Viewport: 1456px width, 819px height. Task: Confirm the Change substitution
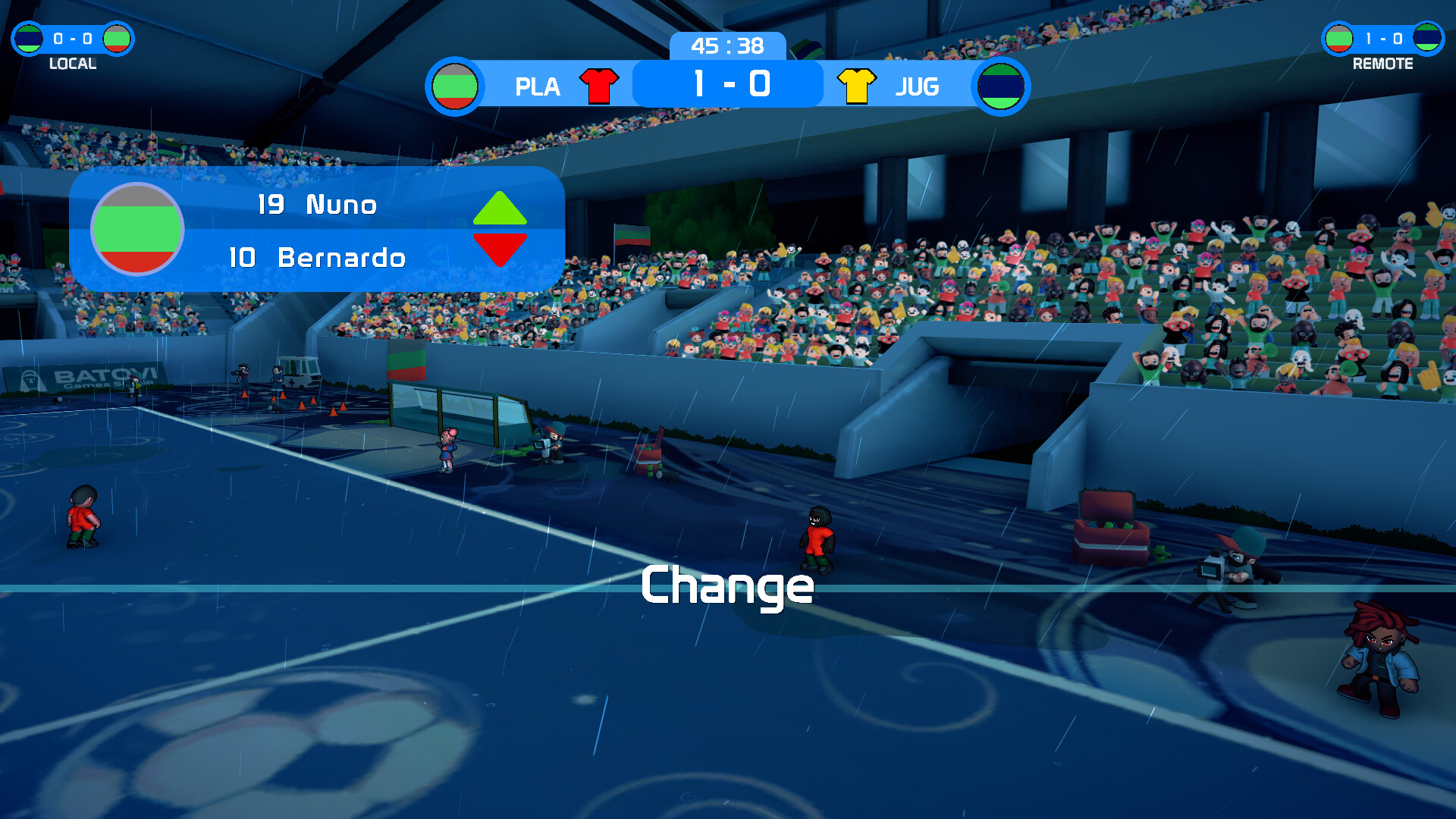tap(726, 586)
